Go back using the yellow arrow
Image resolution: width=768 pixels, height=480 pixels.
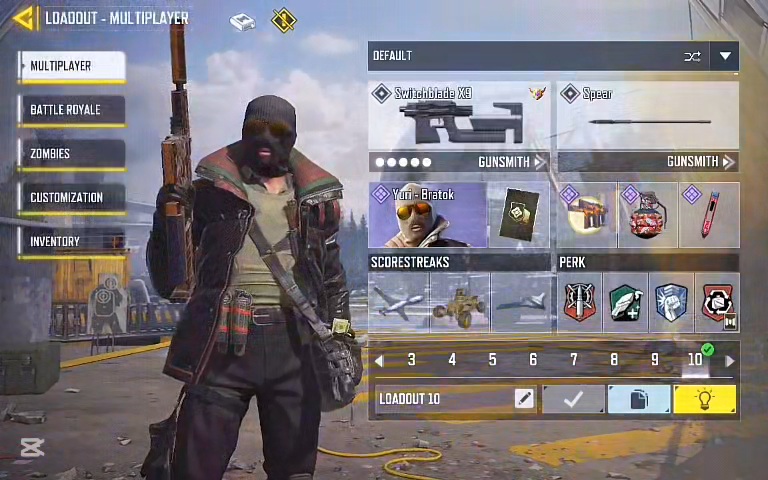tap(25, 18)
